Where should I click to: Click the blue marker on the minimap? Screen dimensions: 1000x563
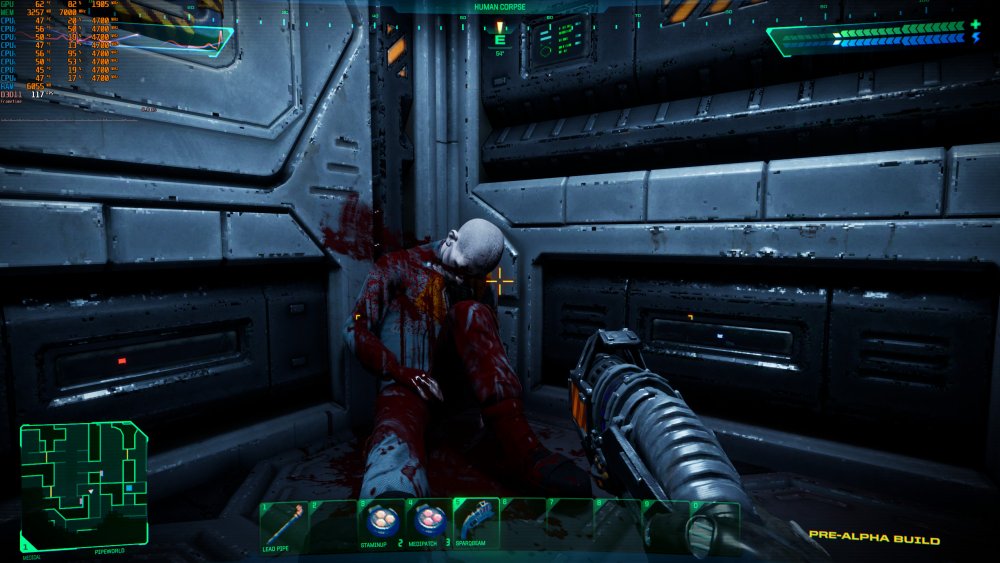(x=129, y=487)
